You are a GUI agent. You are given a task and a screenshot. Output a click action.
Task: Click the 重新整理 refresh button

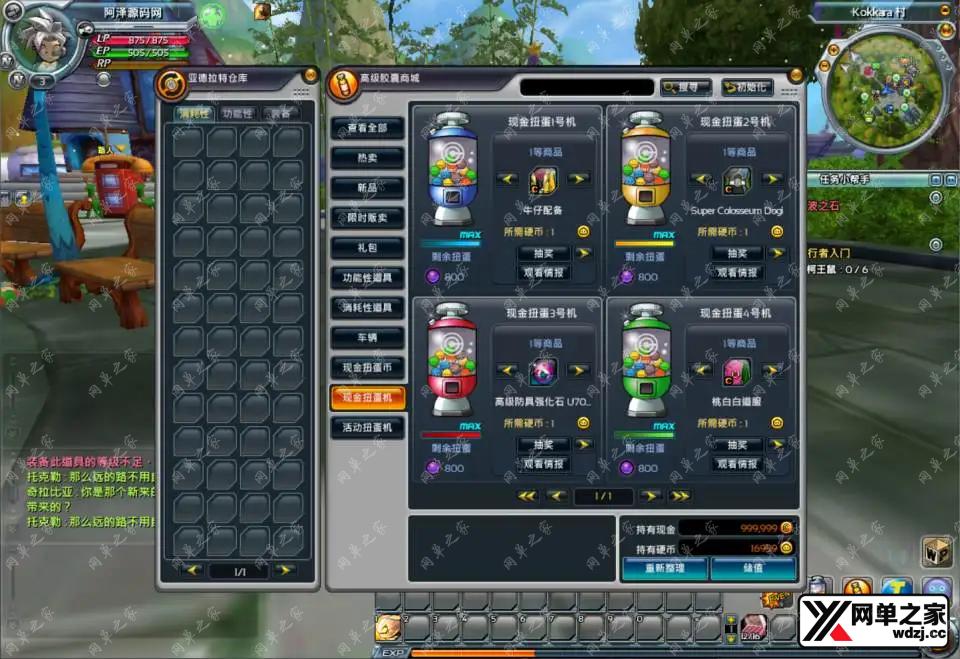pyautogui.click(x=665, y=569)
